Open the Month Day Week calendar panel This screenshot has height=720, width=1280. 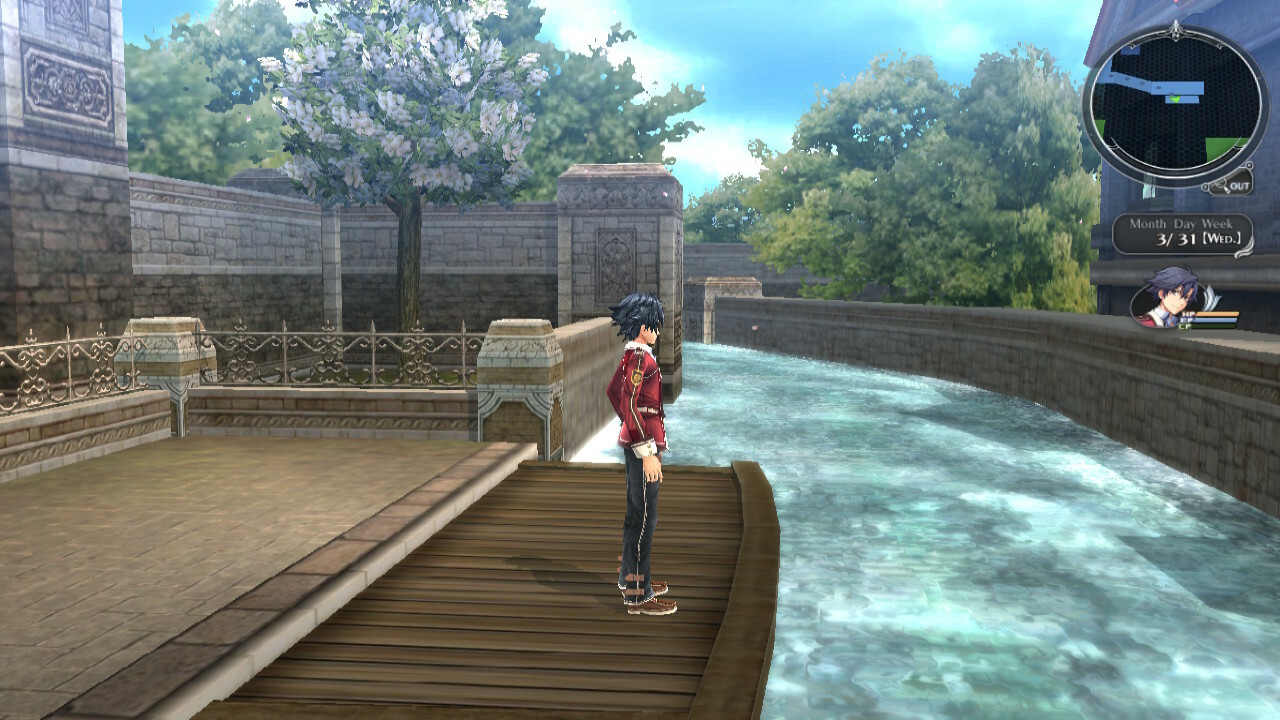point(1182,234)
